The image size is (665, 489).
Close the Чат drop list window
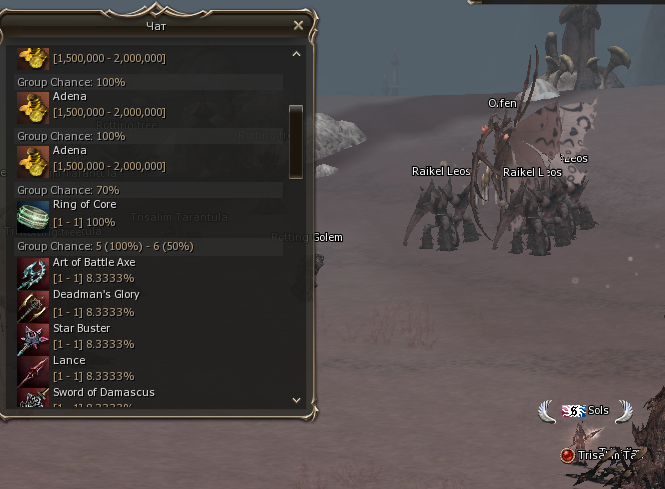click(298, 25)
